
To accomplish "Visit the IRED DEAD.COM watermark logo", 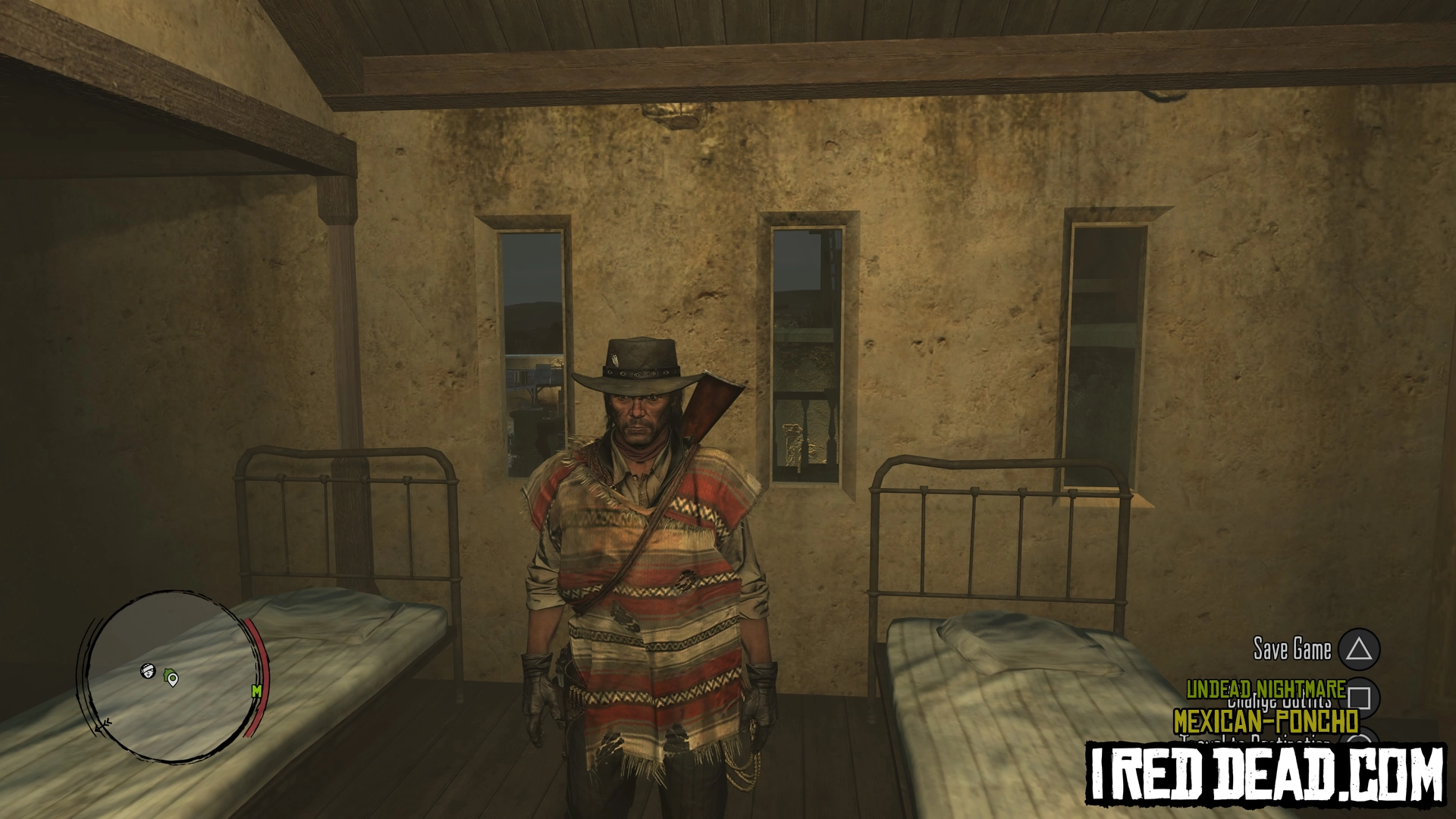I will tap(1266, 773).
